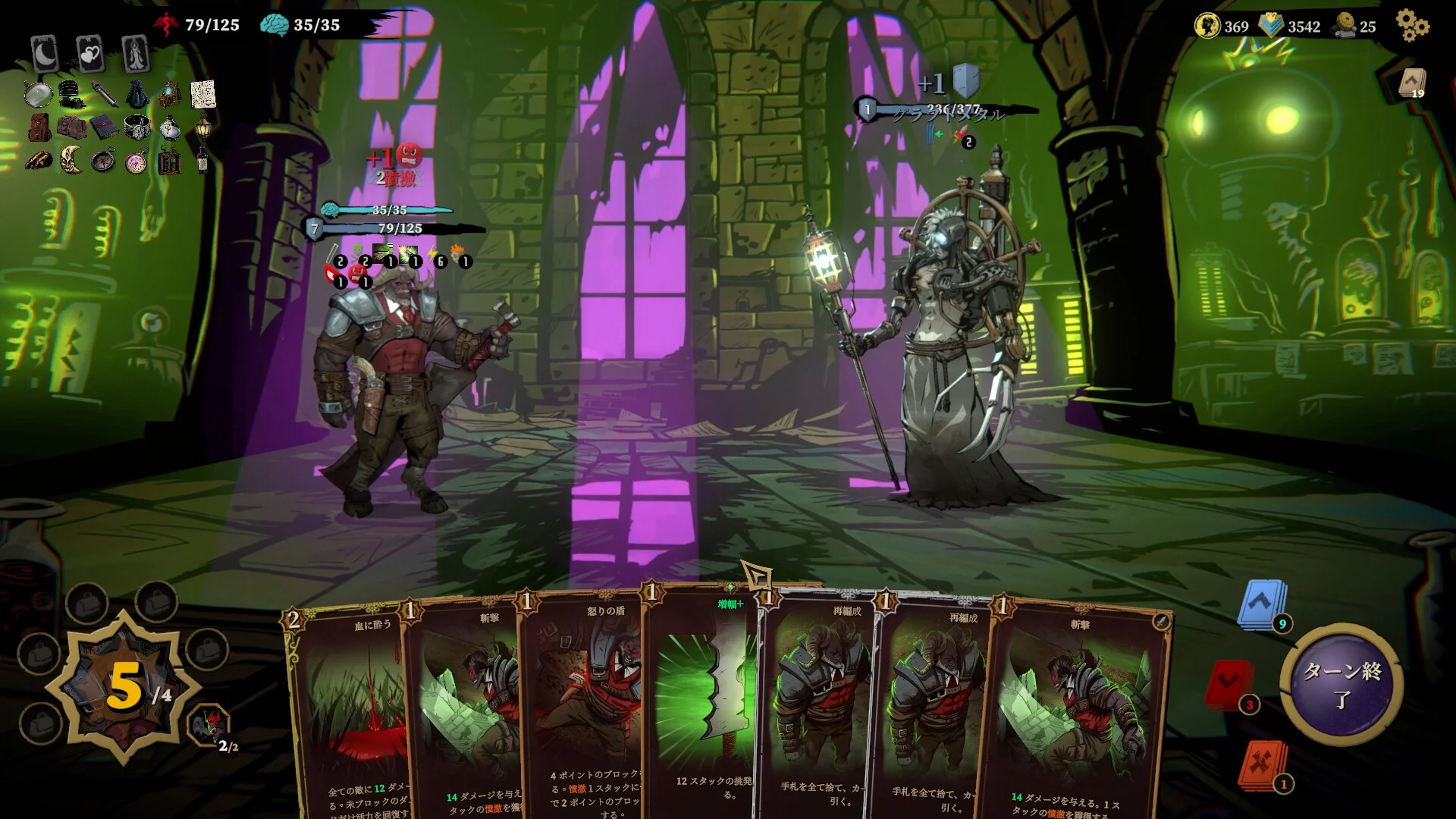The height and width of the screenshot is (819, 1456).
Task: Select the Moon tarot card
Action: pos(45,54)
